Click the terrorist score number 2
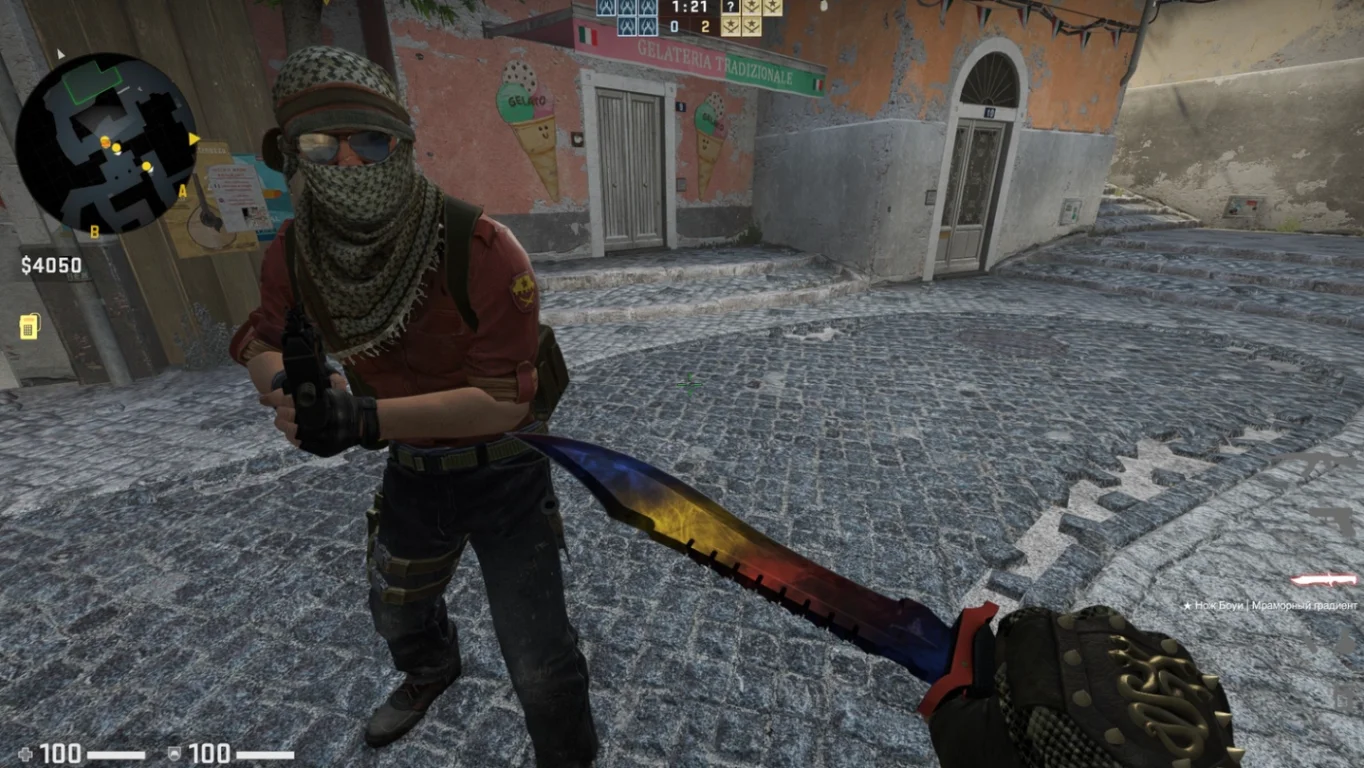Image resolution: width=1364 pixels, height=768 pixels. click(x=708, y=26)
